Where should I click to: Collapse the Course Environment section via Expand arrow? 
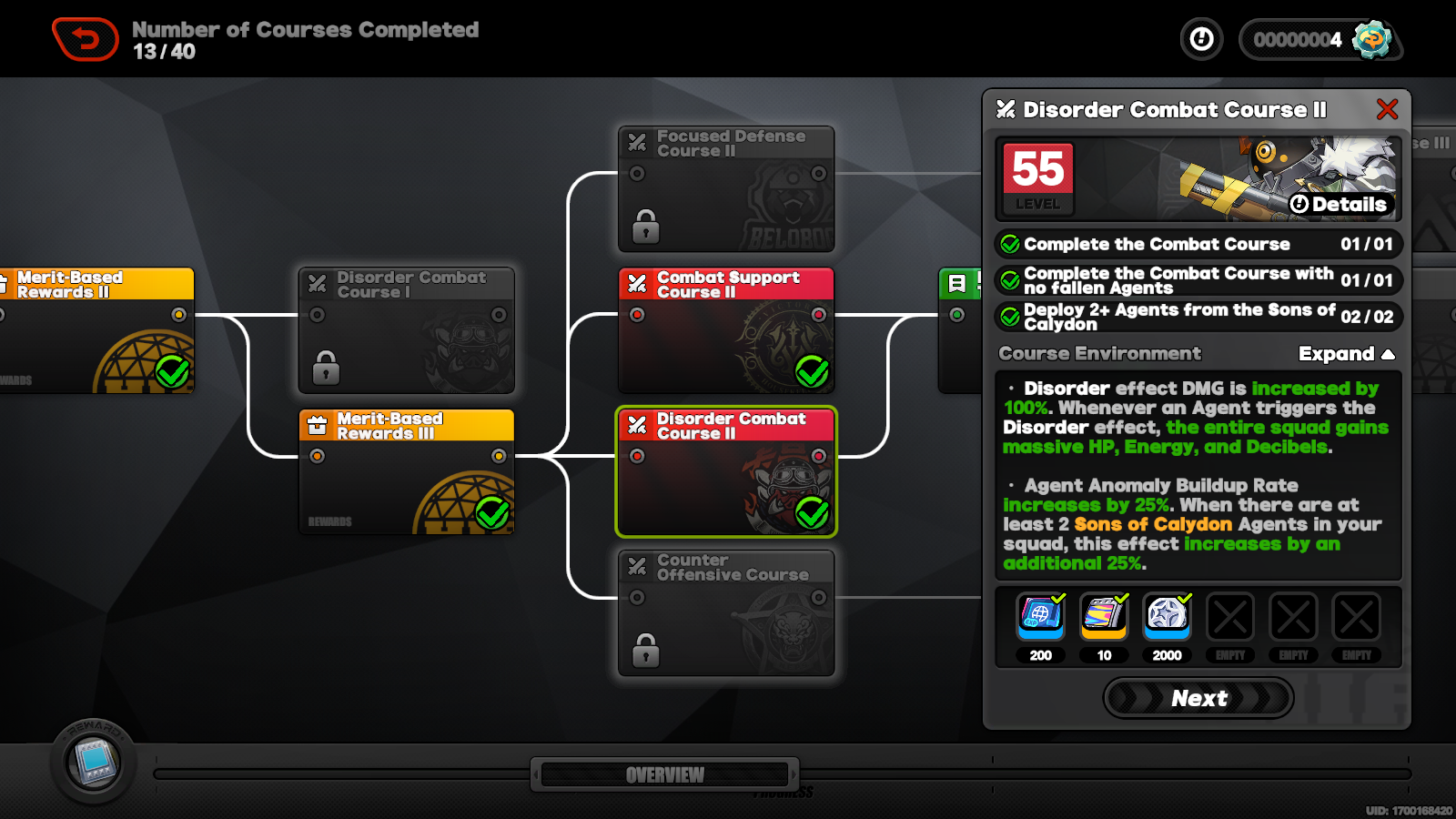pyautogui.click(x=1347, y=354)
